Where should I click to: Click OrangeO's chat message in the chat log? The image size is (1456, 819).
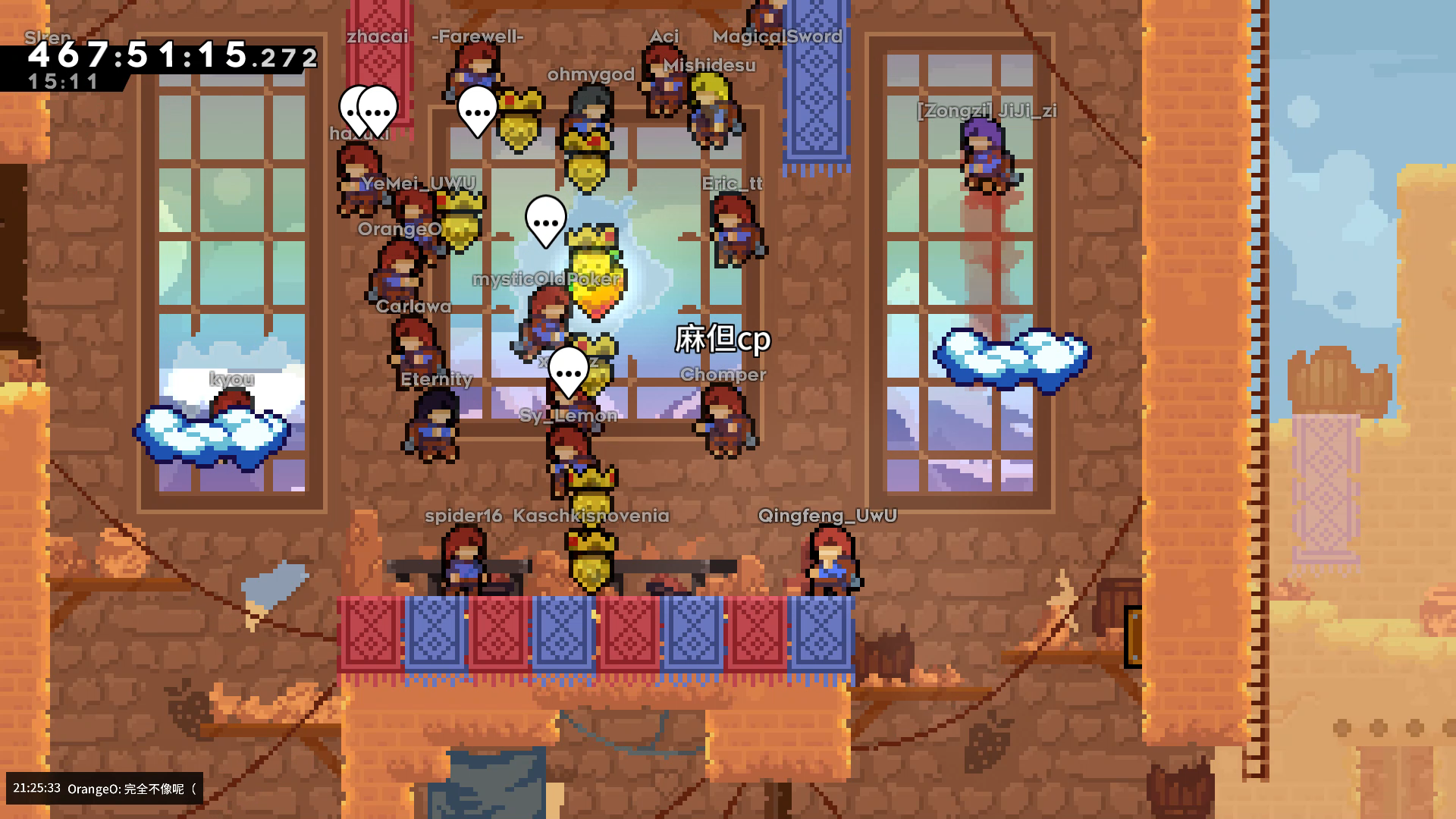131,789
